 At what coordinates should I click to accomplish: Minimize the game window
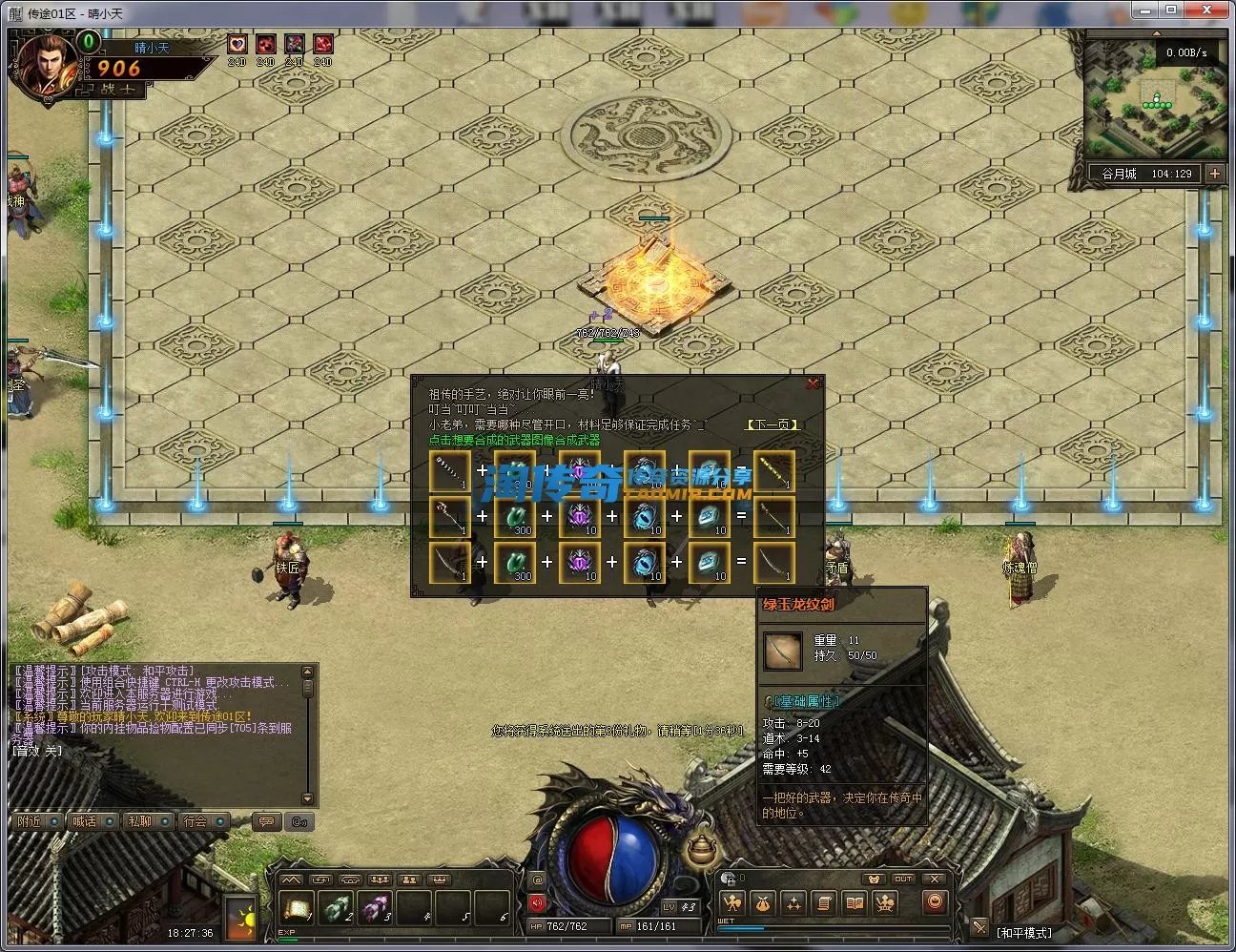click(1143, 10)
